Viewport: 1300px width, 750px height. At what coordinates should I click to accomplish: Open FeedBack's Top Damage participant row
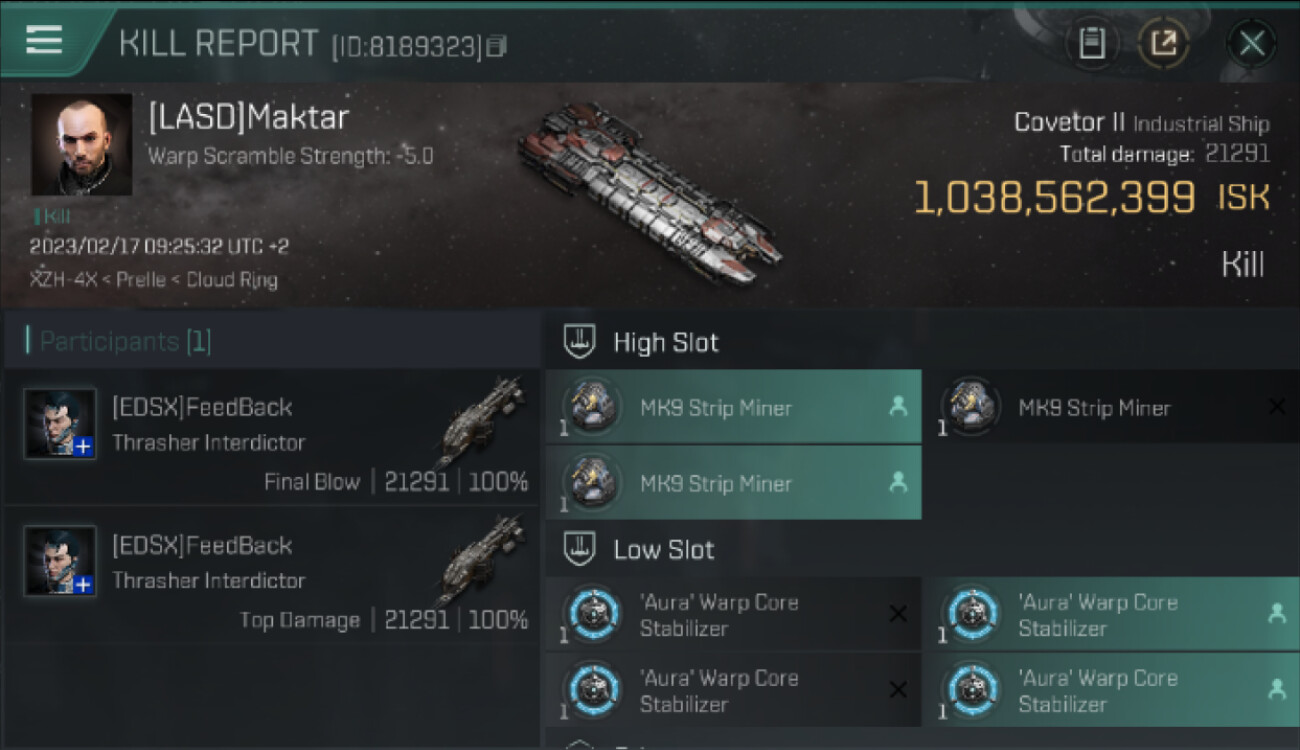272,575
